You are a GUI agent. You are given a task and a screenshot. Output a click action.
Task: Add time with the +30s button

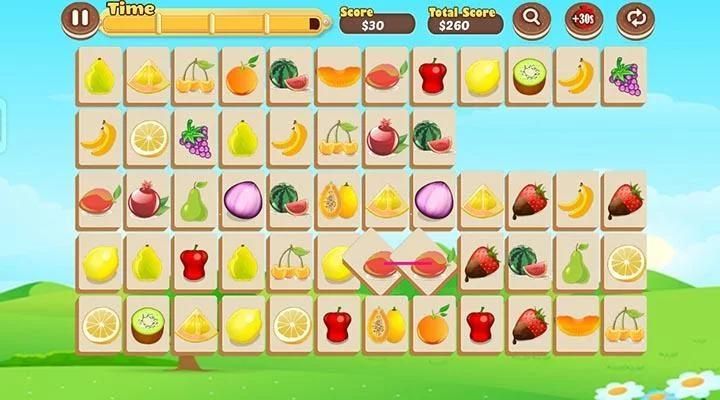pyautogui.click(x=582, y=17)
